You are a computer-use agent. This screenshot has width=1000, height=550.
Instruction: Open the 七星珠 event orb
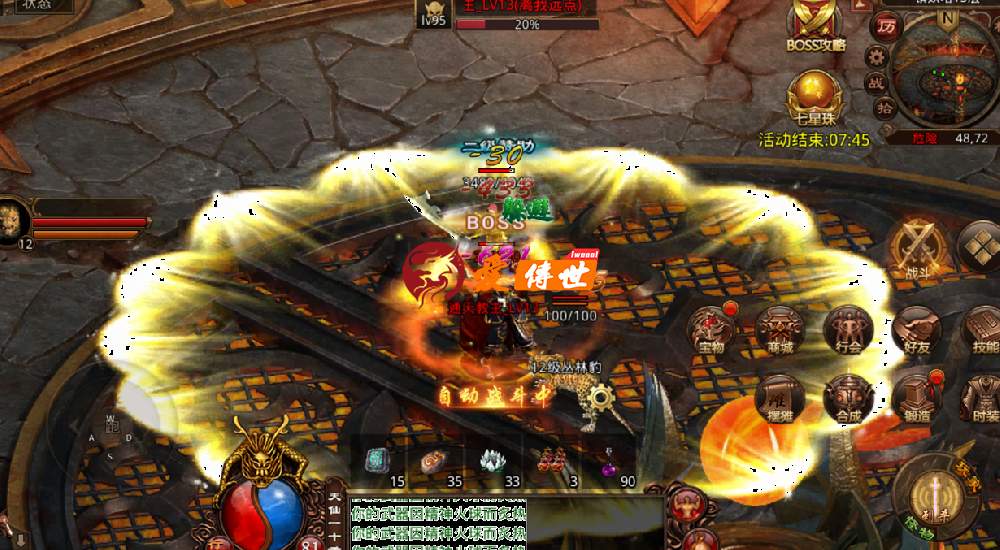tap(814, 97)
